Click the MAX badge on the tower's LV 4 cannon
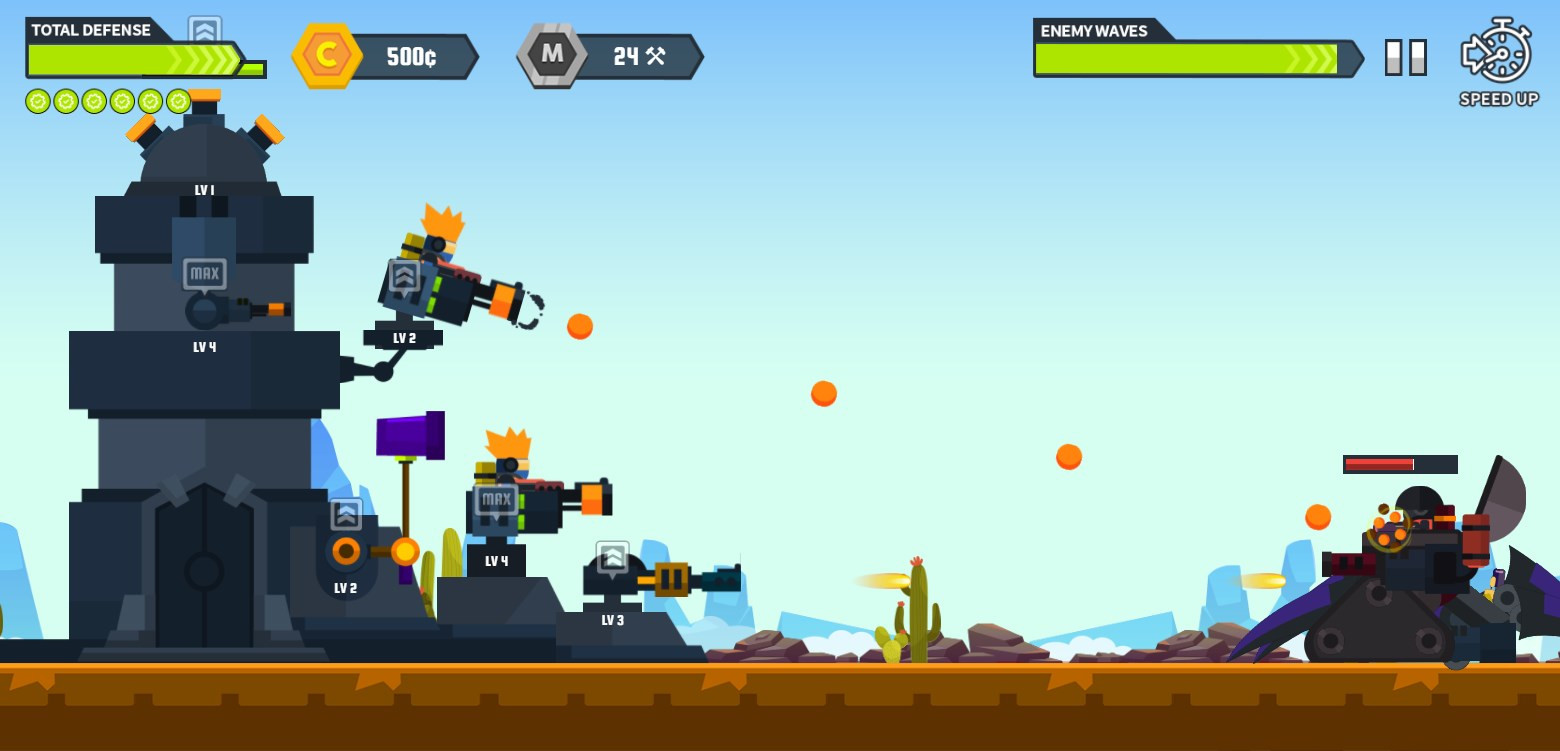This screenshot has width=1560, height=751. click(204, 274)
